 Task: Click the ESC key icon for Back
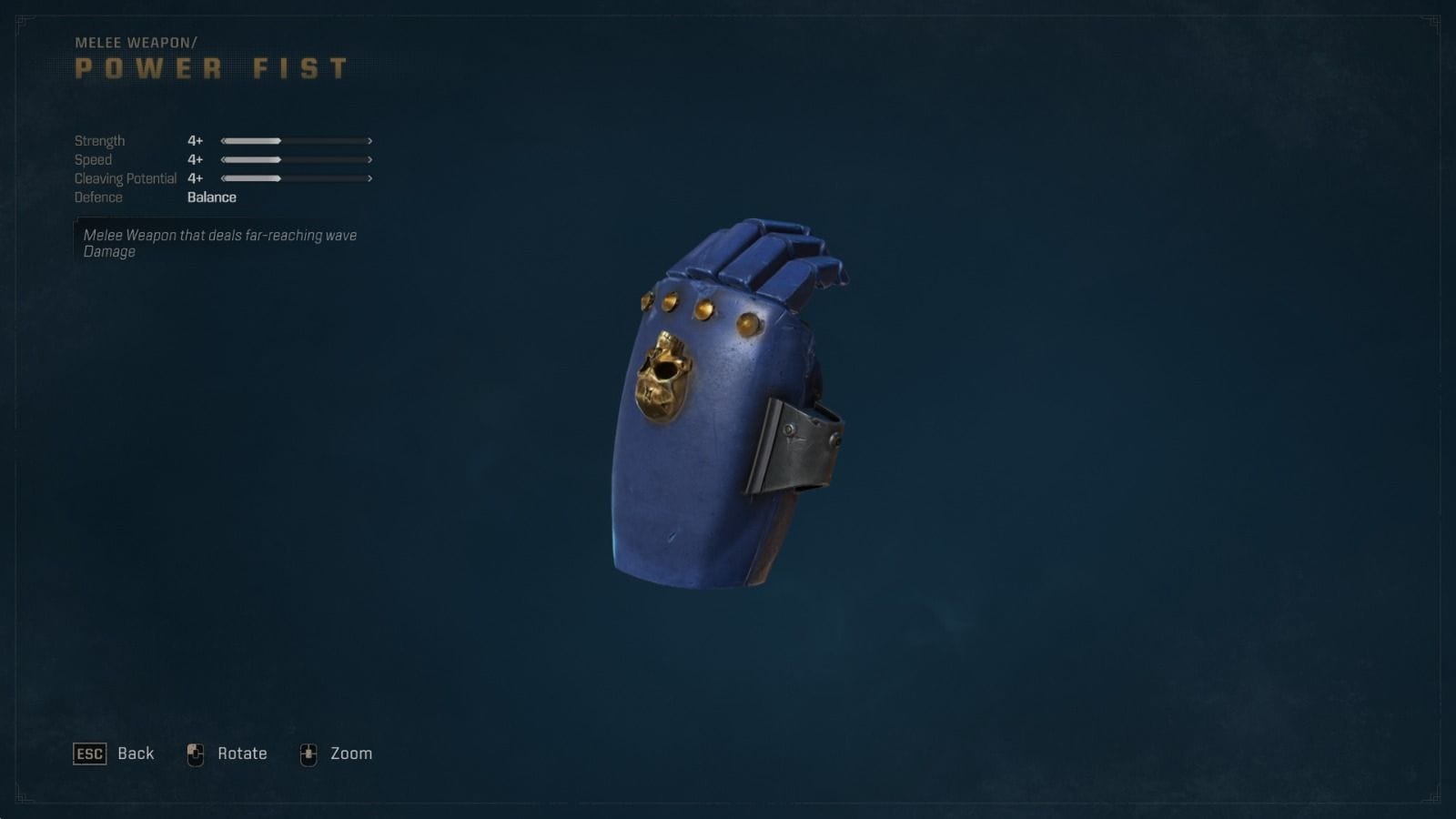88,753
